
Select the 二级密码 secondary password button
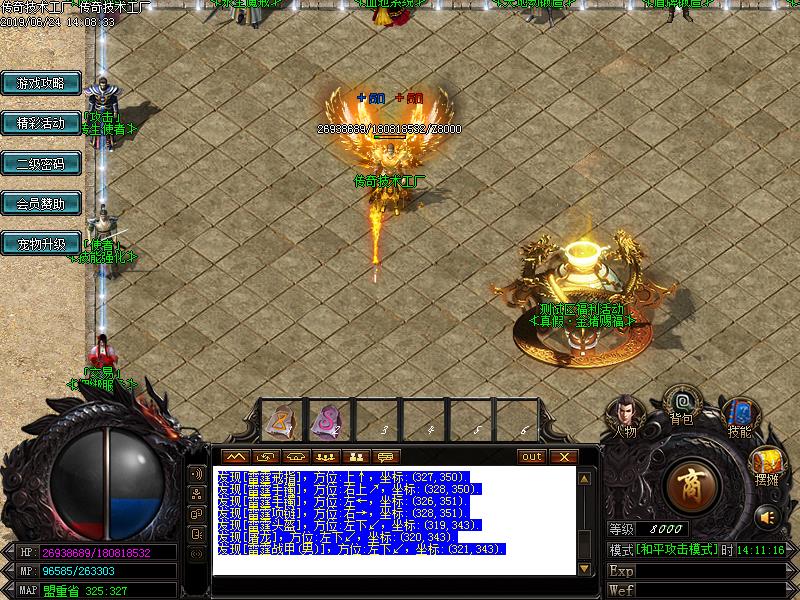41,164
